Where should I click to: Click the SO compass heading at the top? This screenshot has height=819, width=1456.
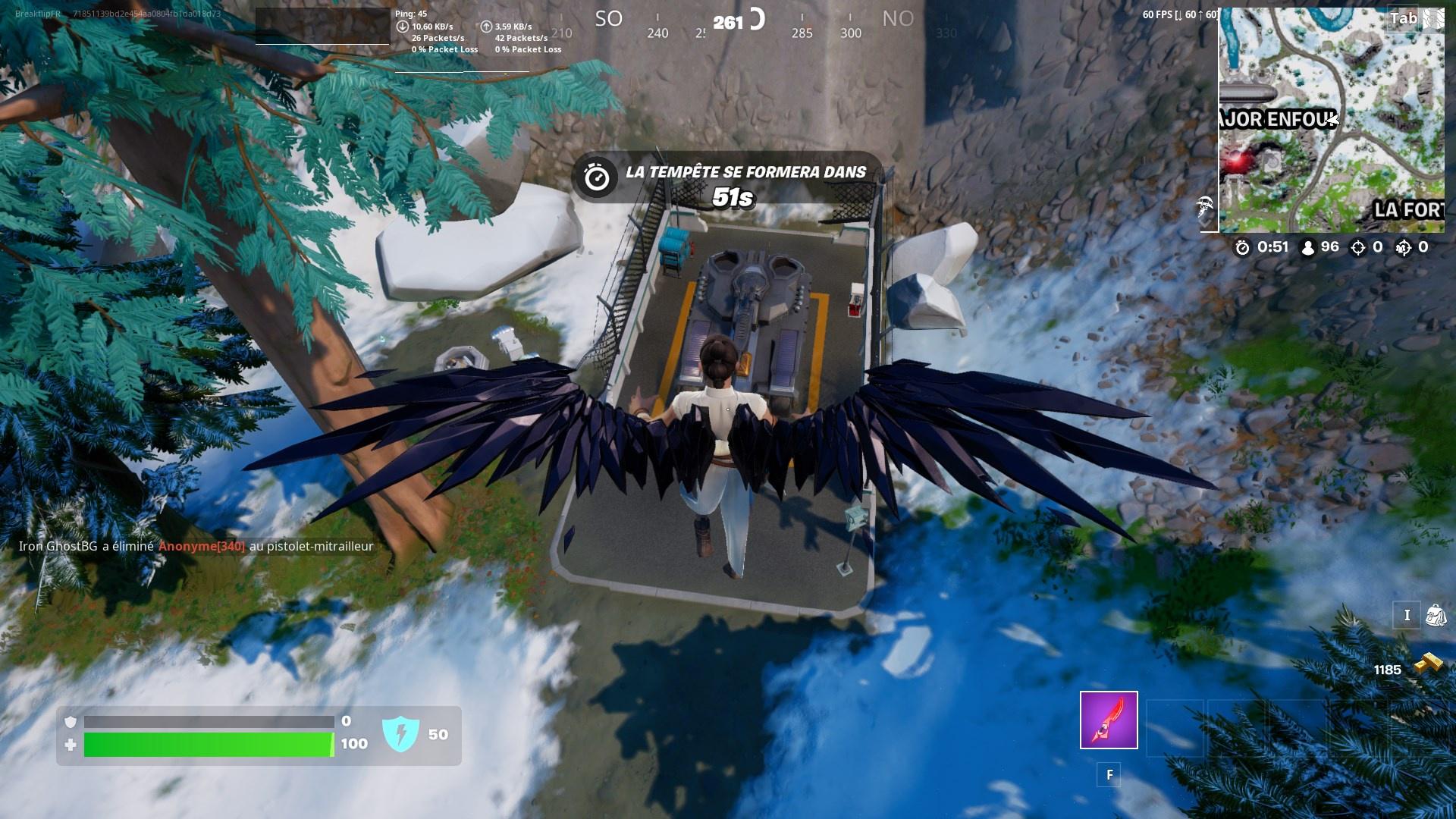pyautogui.click(x=609, y=18)
